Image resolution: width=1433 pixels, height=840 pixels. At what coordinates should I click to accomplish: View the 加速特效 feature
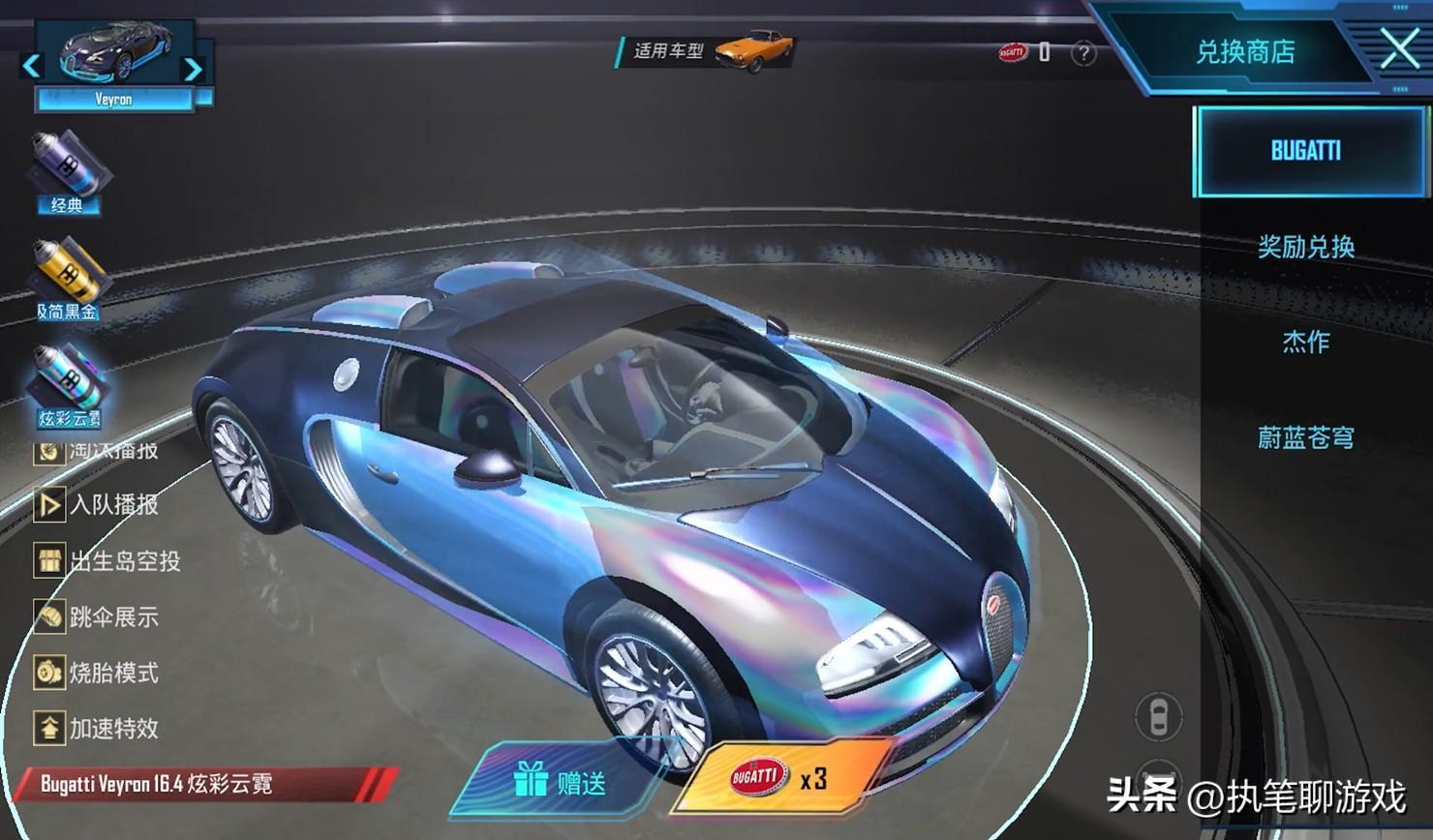coord(97,728)
